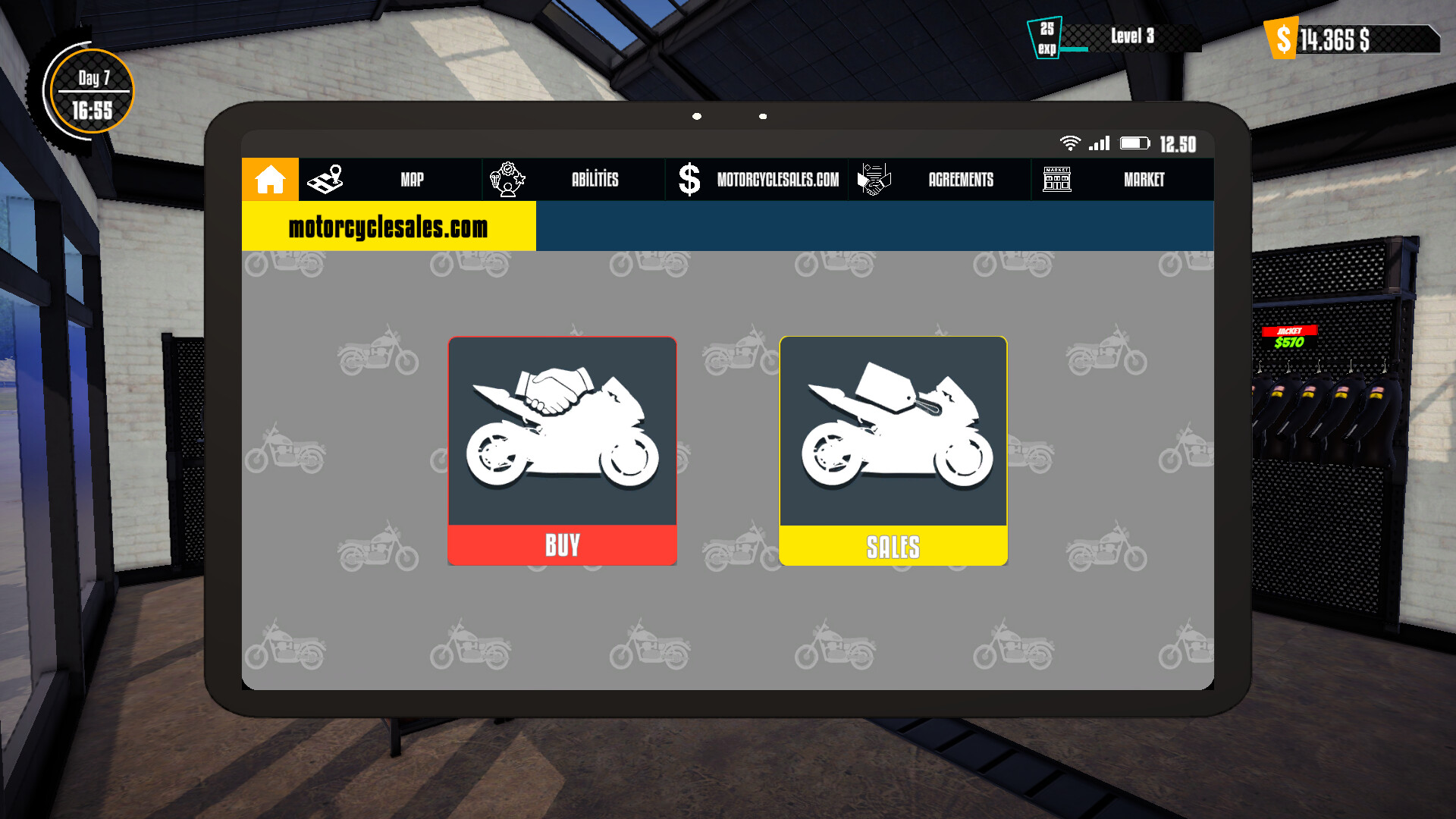Select the AGREEMENTS menu entry
Screen dimensions: 1456x819
click(x=960, y=179)
